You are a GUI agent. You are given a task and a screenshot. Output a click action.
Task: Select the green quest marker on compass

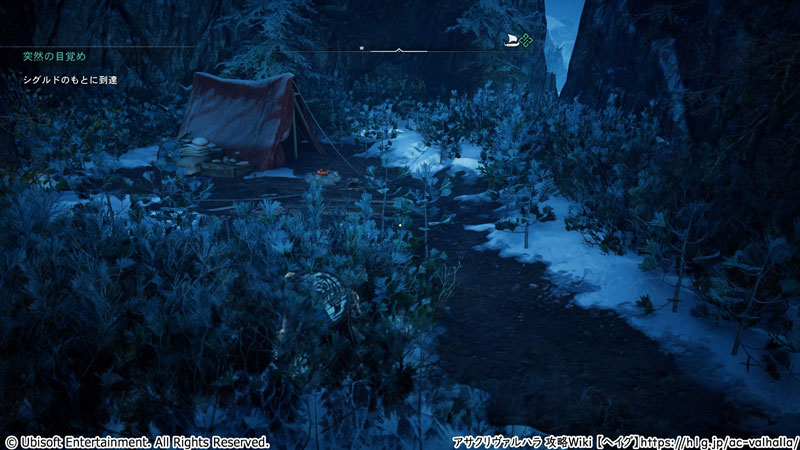[x=526, y=40]
